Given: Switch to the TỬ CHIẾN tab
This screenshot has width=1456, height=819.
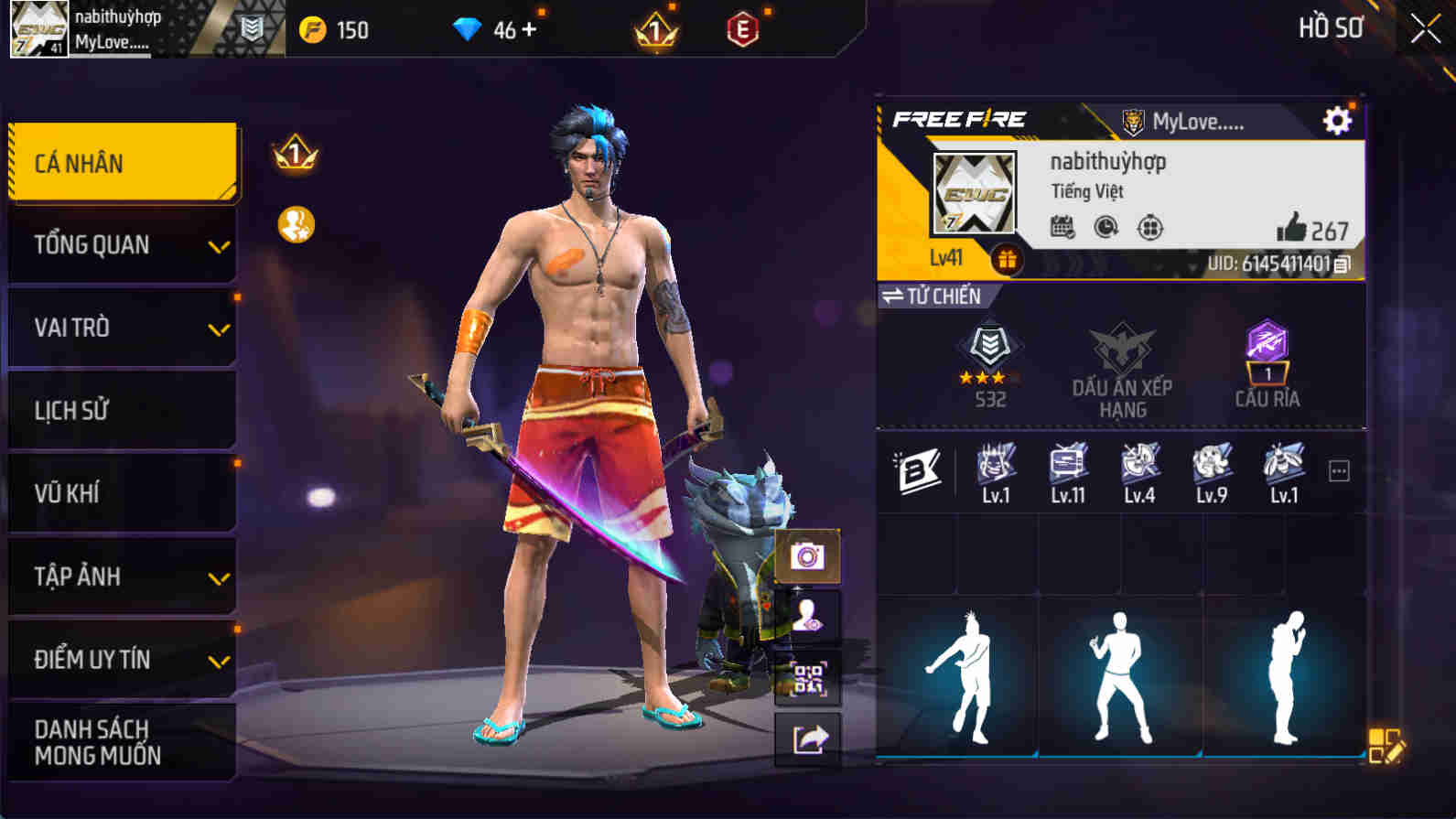Looking at the screenshot, I should 933,296.
